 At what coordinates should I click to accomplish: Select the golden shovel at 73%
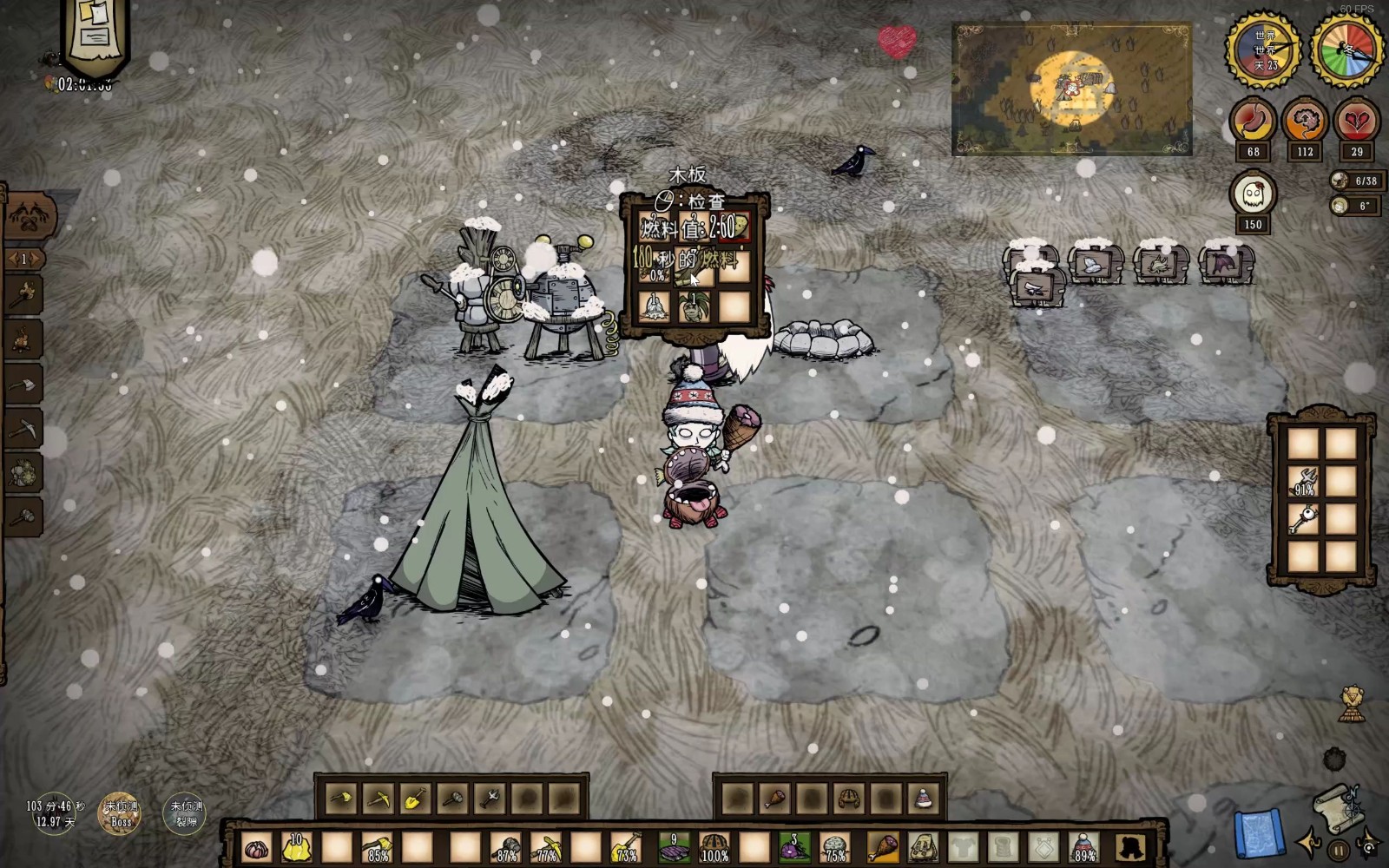625,847
